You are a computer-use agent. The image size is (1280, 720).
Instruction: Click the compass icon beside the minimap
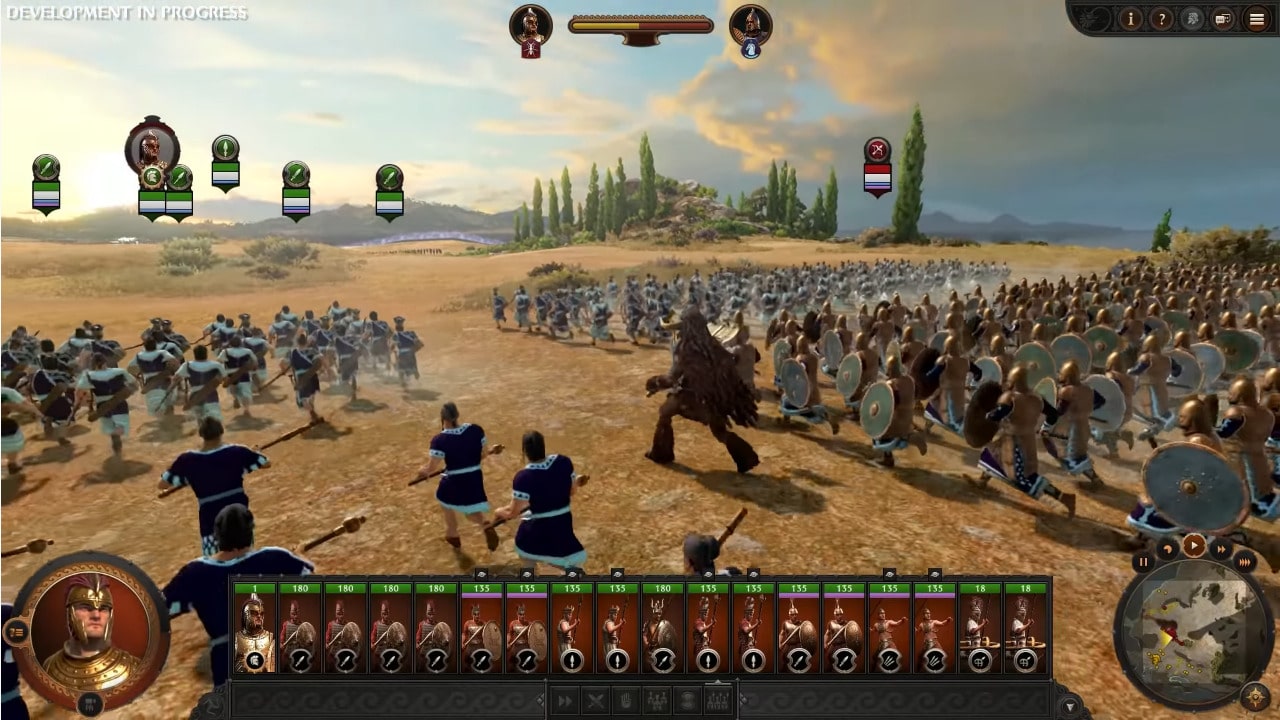coord(1255,697)
